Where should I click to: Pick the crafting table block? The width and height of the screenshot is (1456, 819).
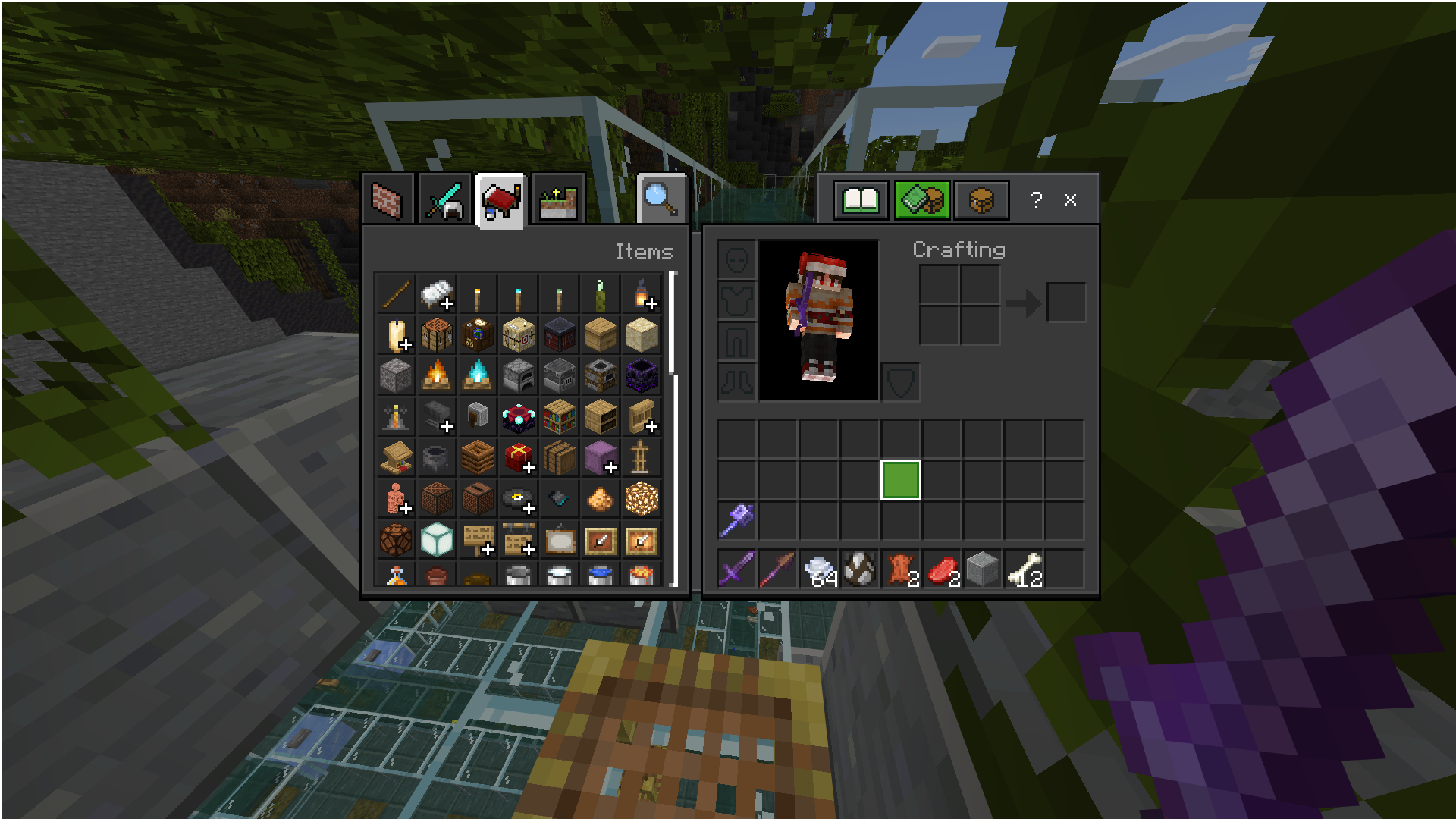click(436, 334)
